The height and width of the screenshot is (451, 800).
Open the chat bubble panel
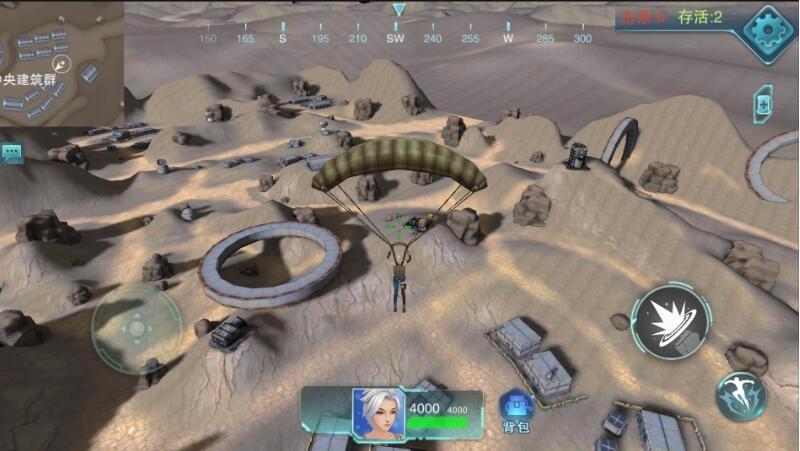tap(12, 153)
